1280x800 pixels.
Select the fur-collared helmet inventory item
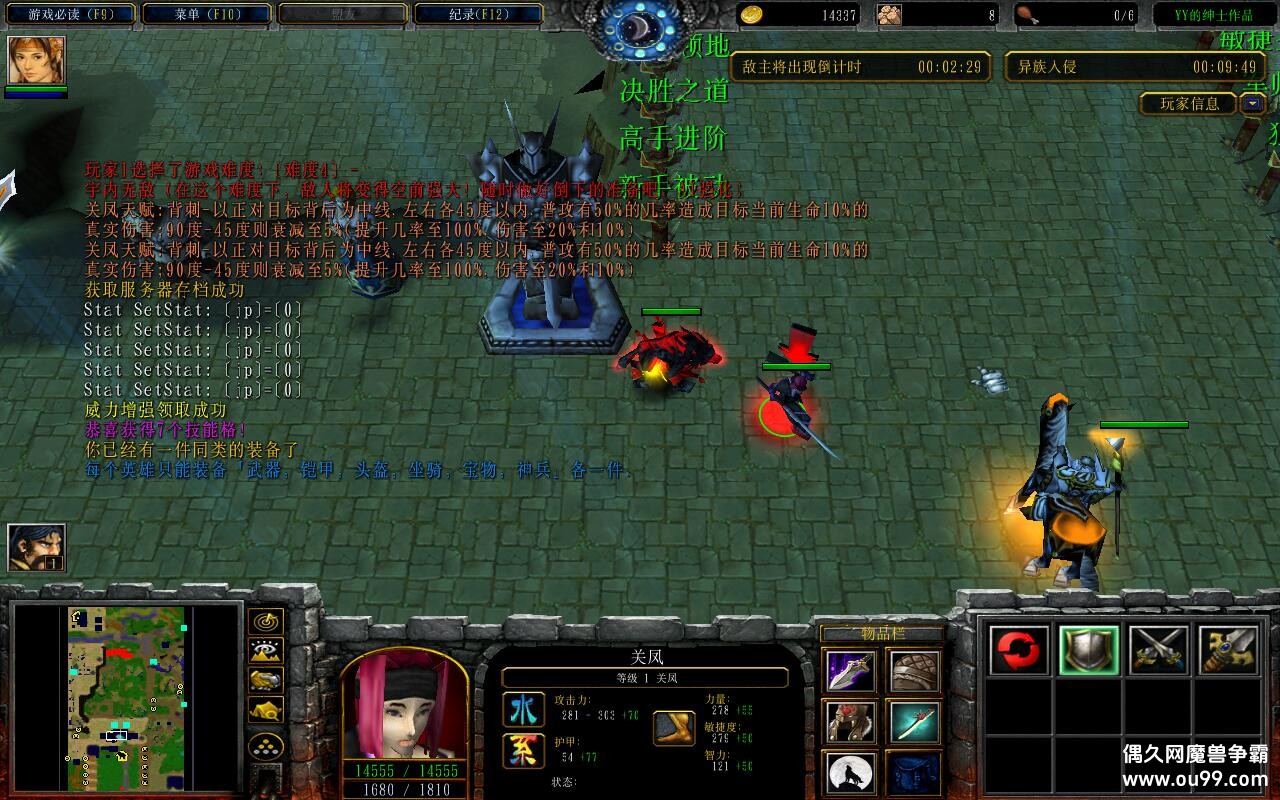click(x=851, y=722)
